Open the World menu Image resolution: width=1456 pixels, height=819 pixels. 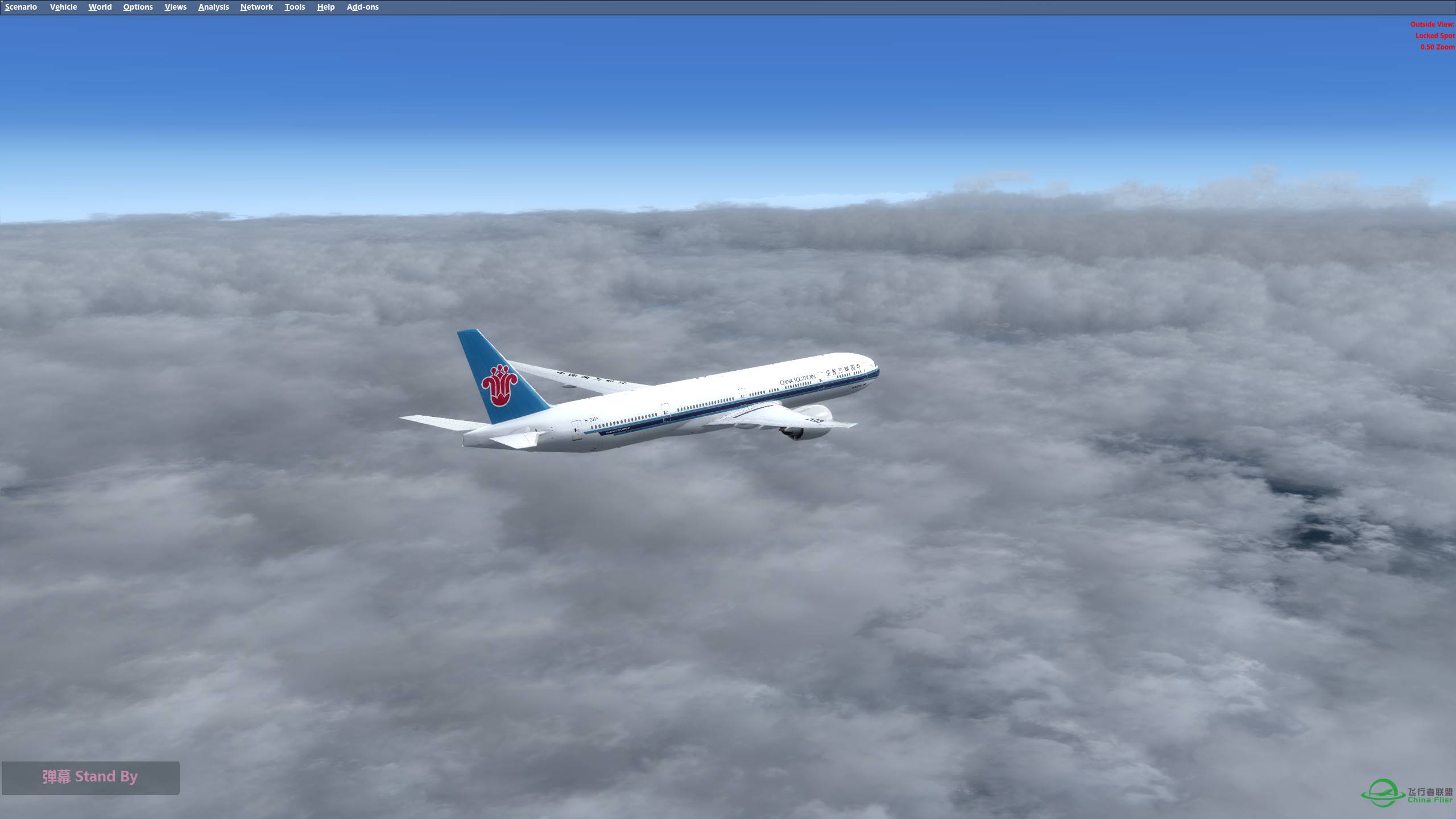100,7
